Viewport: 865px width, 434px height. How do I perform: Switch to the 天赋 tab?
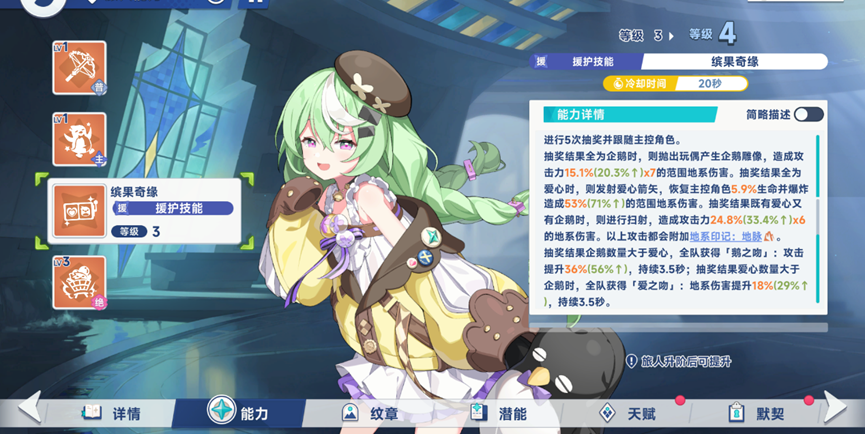coord(628,412)
